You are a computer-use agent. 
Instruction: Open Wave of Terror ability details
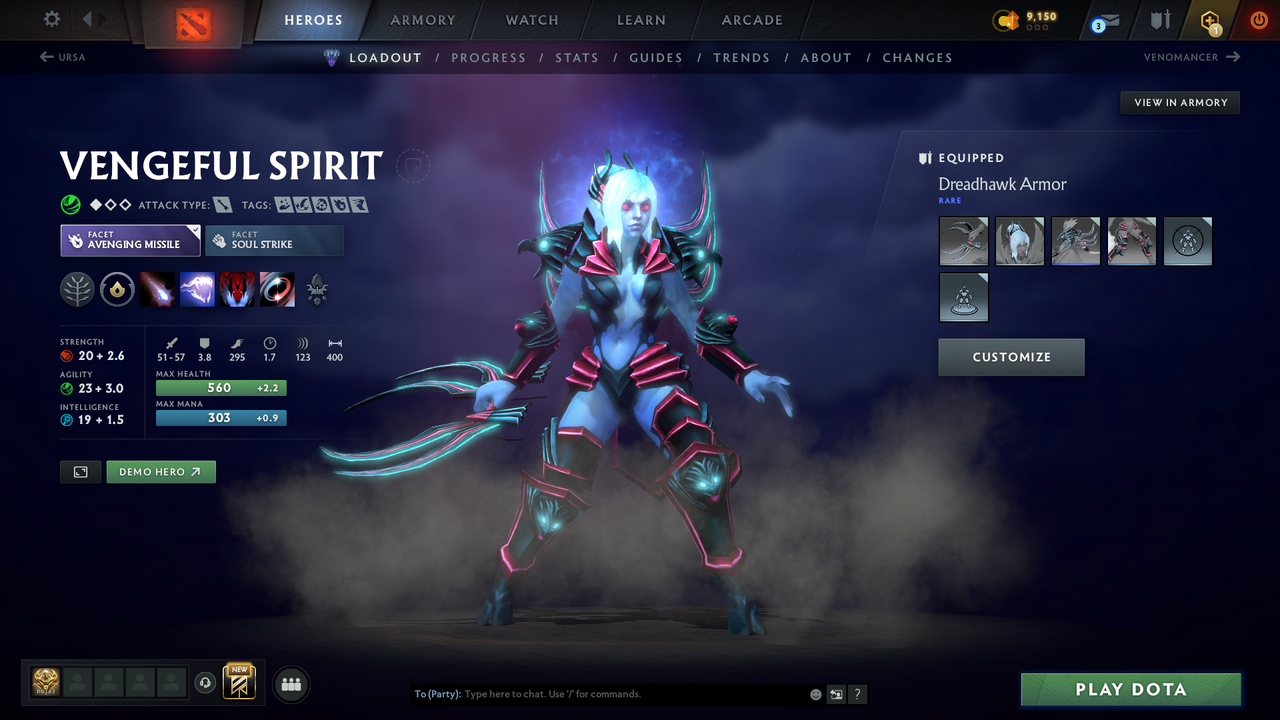click(197, 290)
